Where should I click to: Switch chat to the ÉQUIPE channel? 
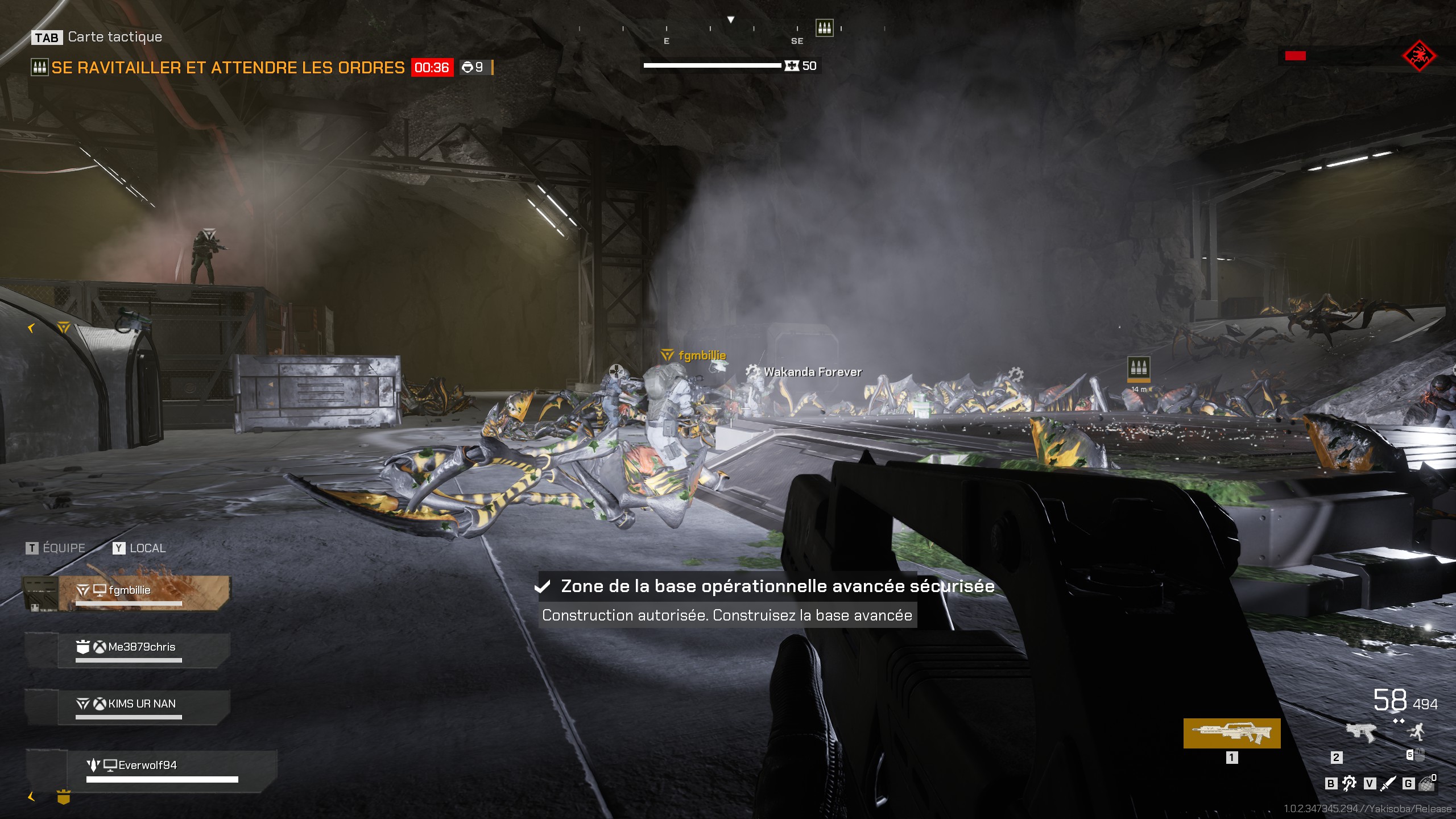[56, 548]
